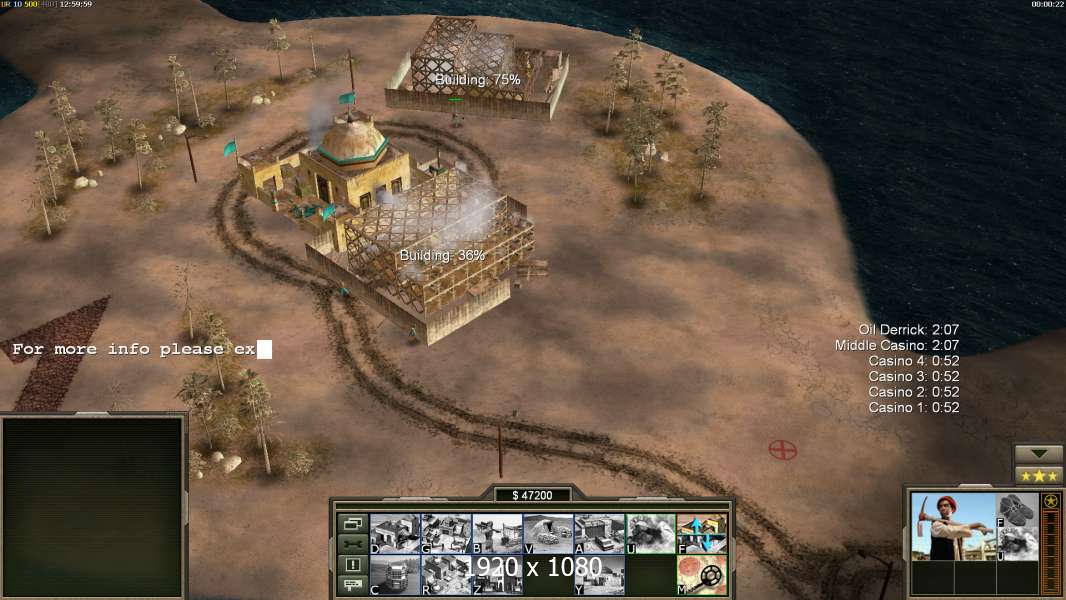Select the truck build icon C
The height and width of the screenshot is (600, 1066).
395,575
